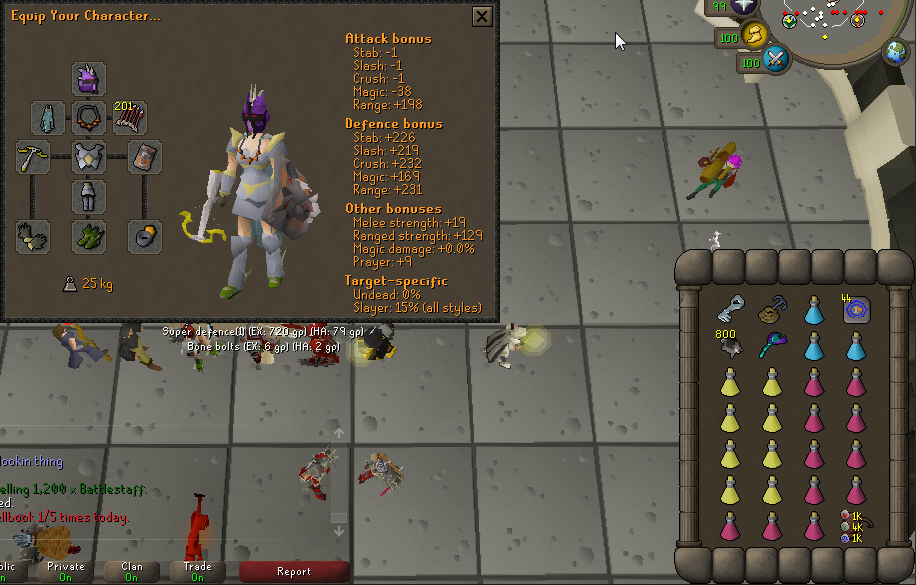Select the ring equipment slot

pyautogui.click(x=145, y=237)
